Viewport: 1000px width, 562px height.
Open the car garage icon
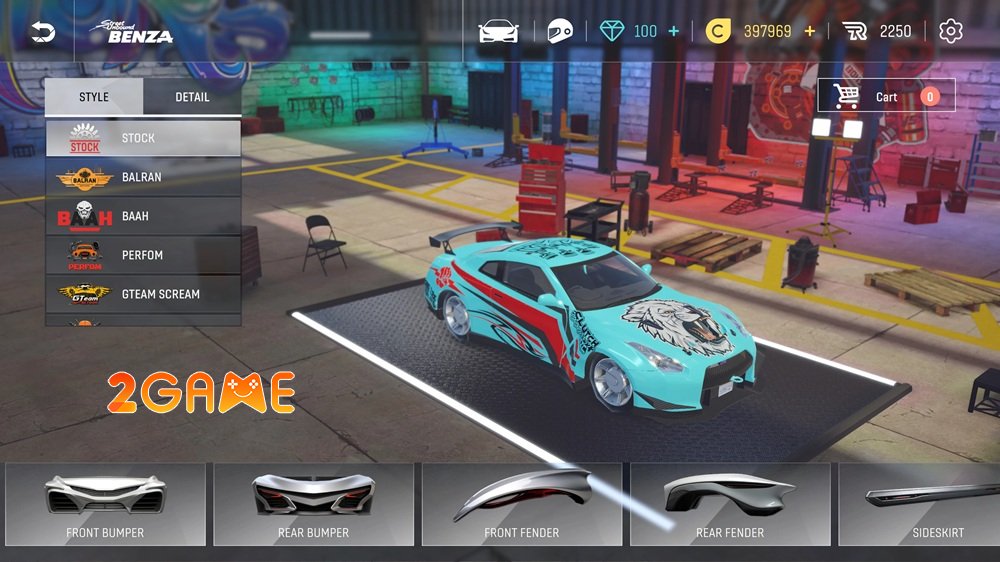click(498, 32)
